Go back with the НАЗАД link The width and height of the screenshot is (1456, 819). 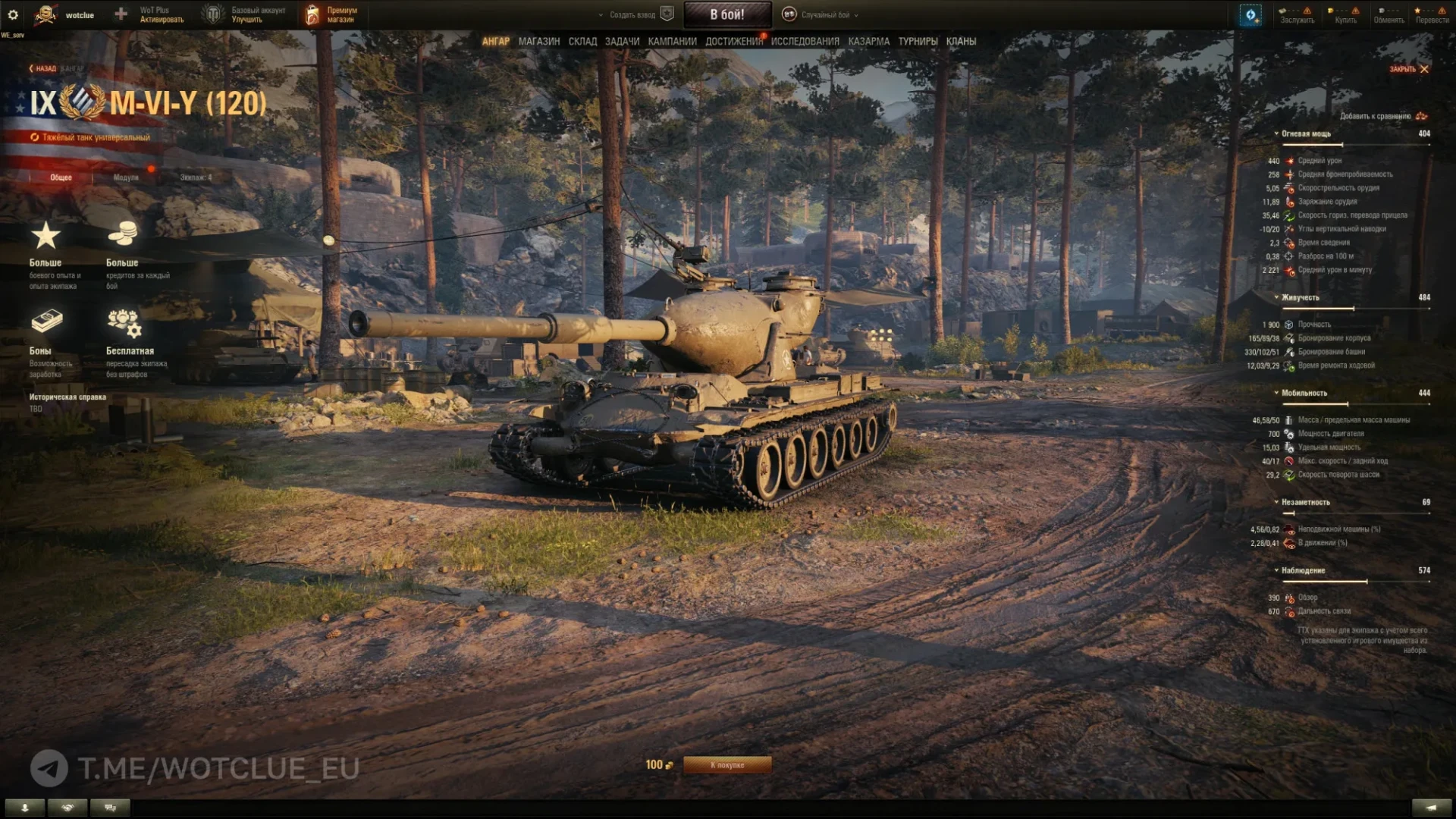coord(42,69)
